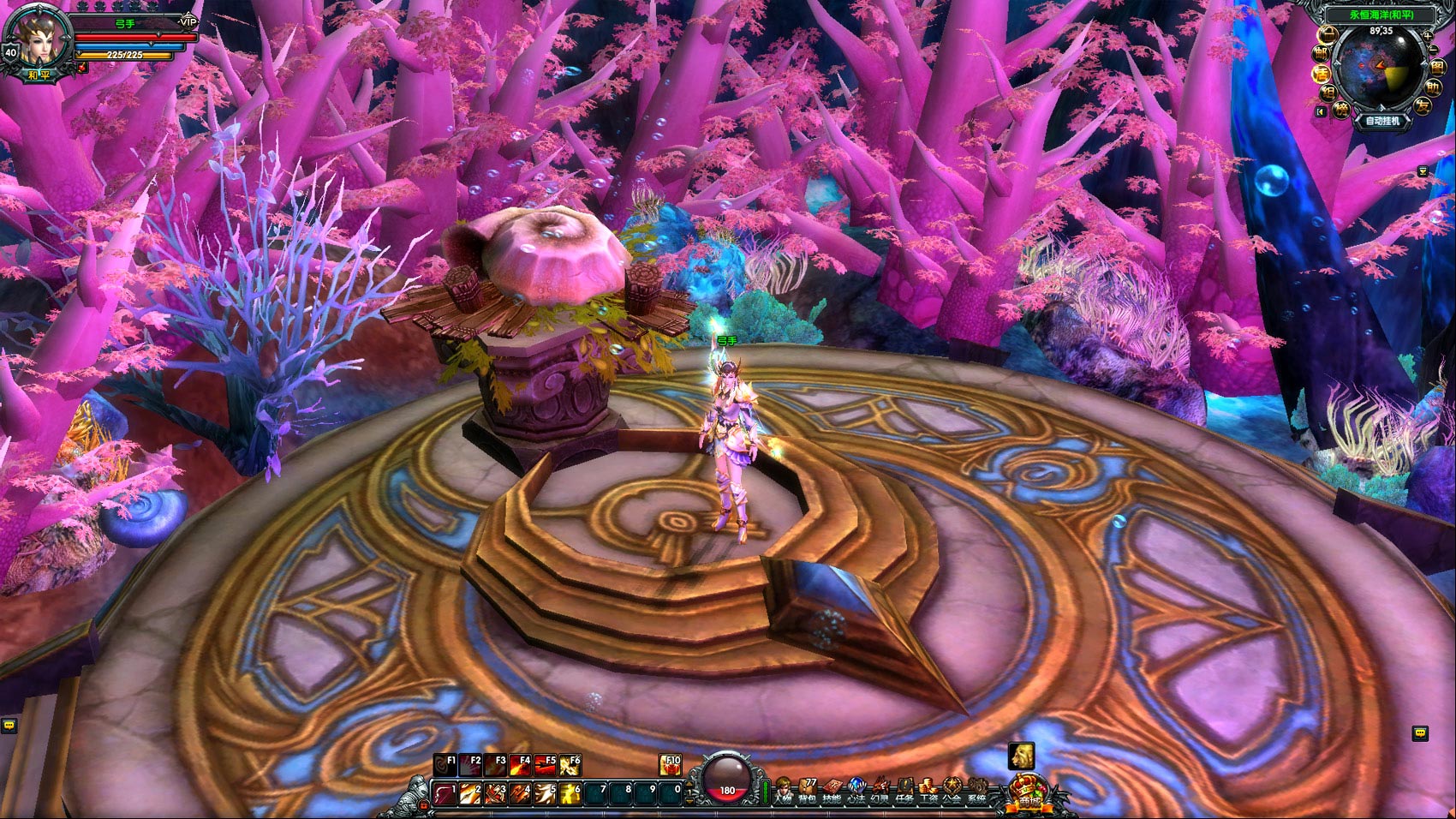1456x819 pixels.
Task: Open the 邮 mail button
Action: click(x=1322, y=53)
